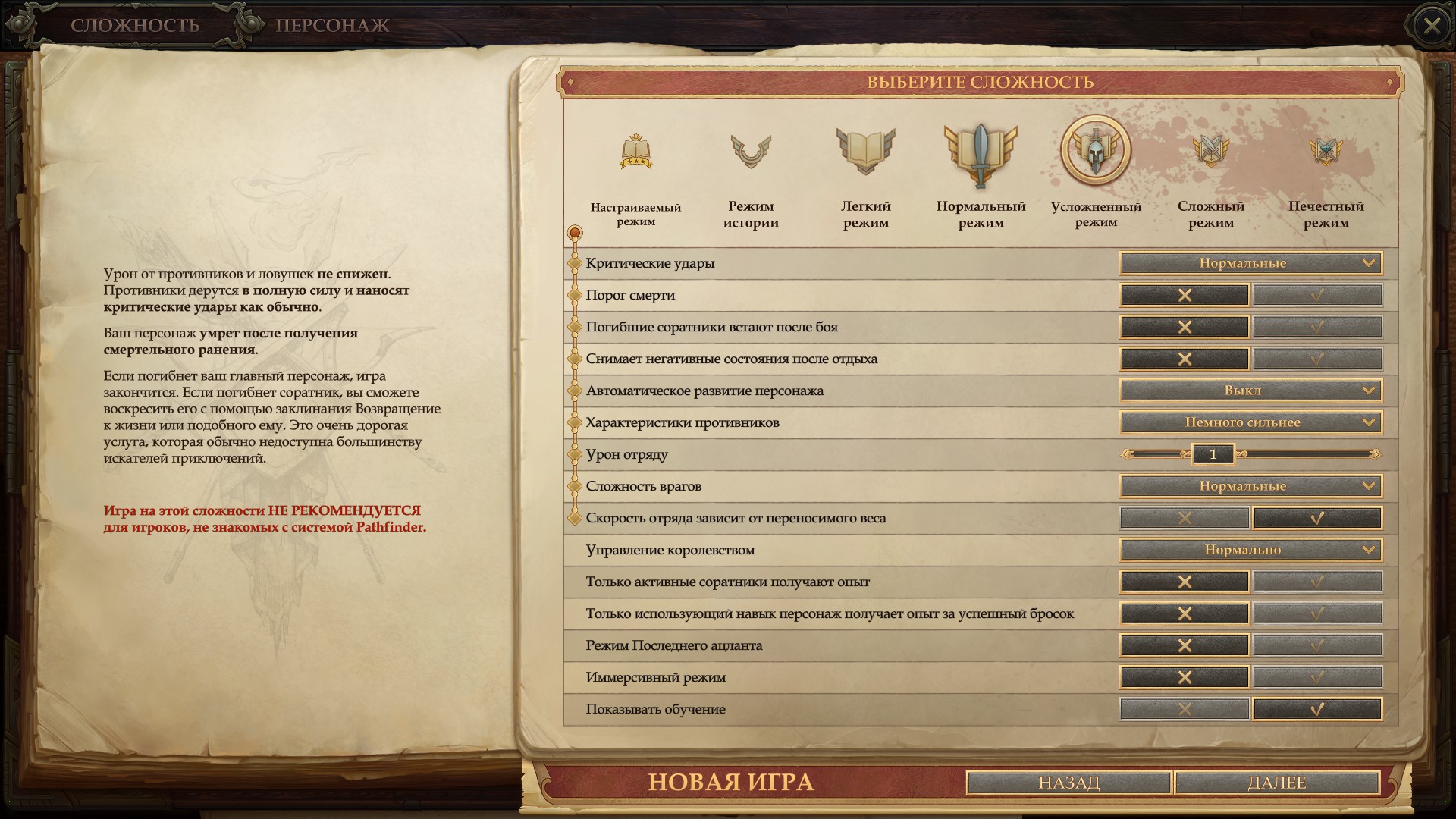Click the highlighted Усложненный режим helmet icon
The width and height of the screenshot is (1456, 819).
(x=1093, y=150)
